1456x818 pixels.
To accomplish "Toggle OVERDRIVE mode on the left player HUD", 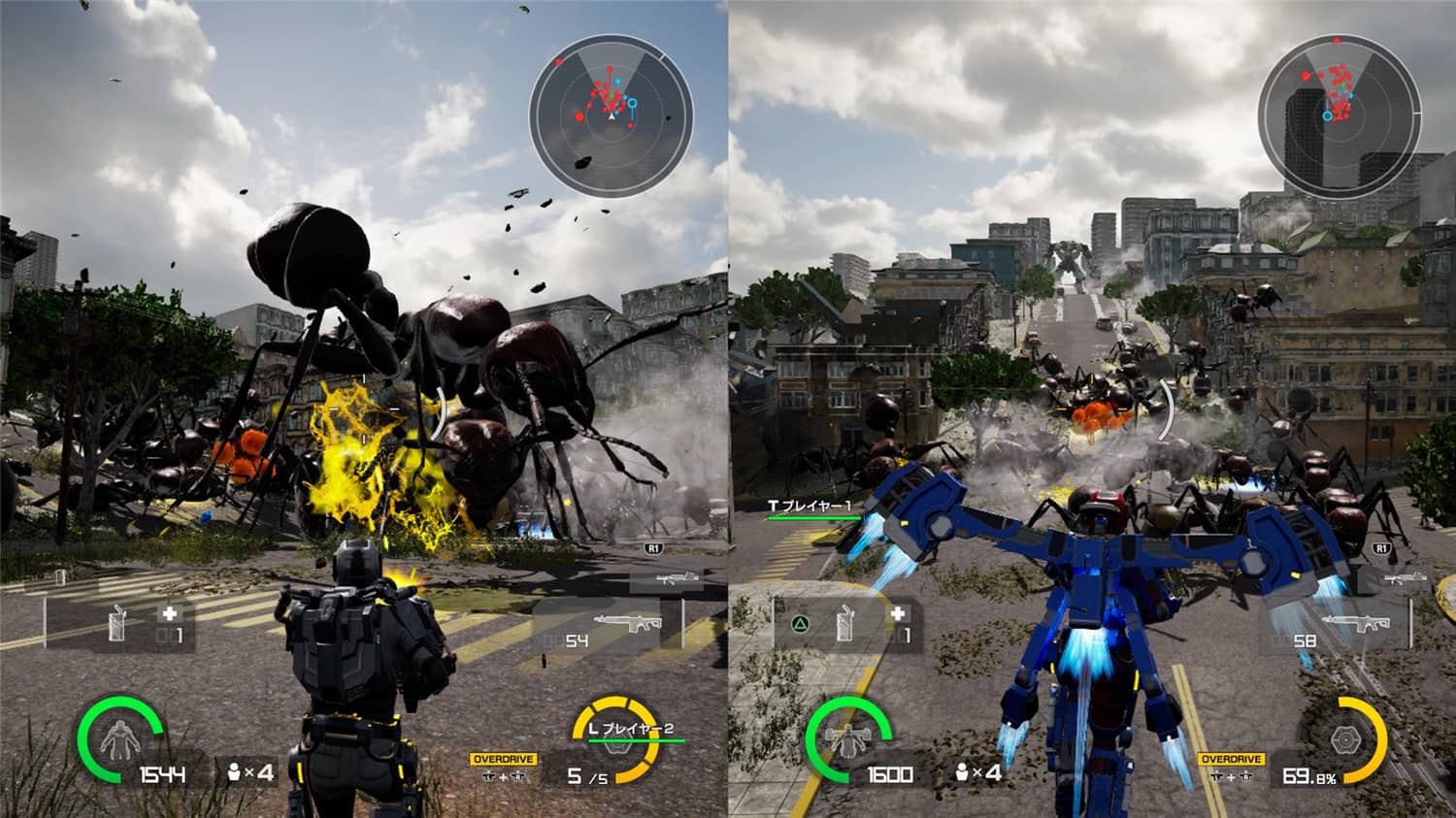I will coord(503,758).
